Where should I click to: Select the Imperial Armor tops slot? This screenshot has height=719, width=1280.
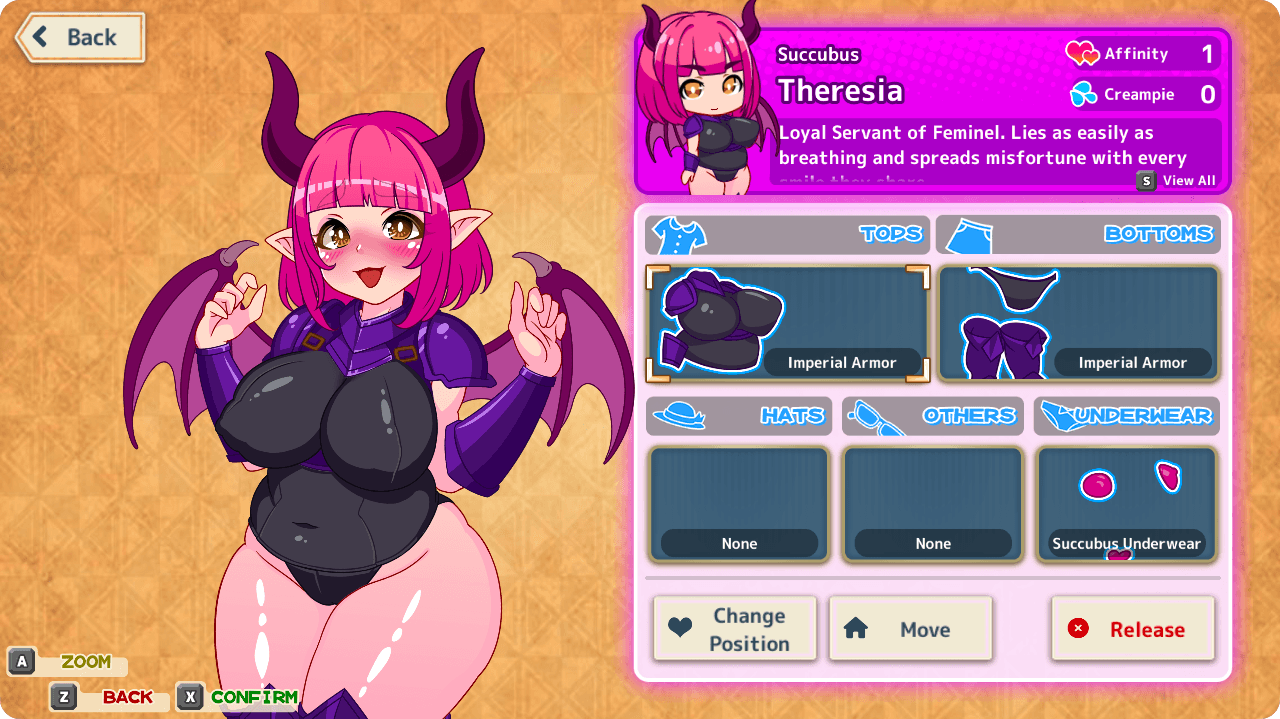point(788,324)
